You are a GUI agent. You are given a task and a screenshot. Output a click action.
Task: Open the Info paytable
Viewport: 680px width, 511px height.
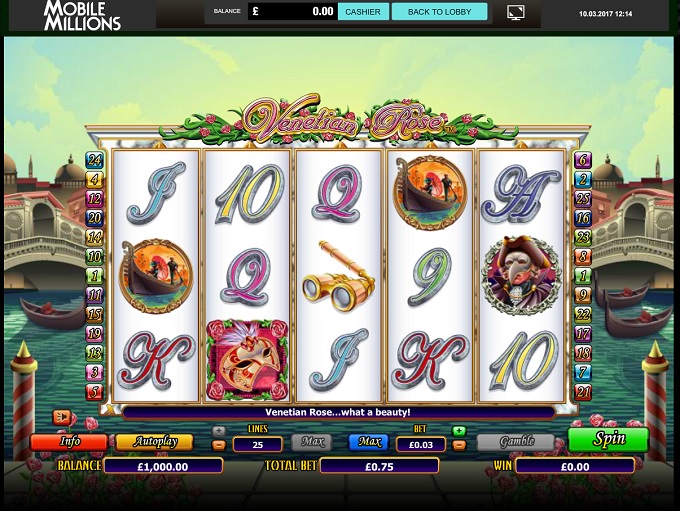[x=69, y=441]
